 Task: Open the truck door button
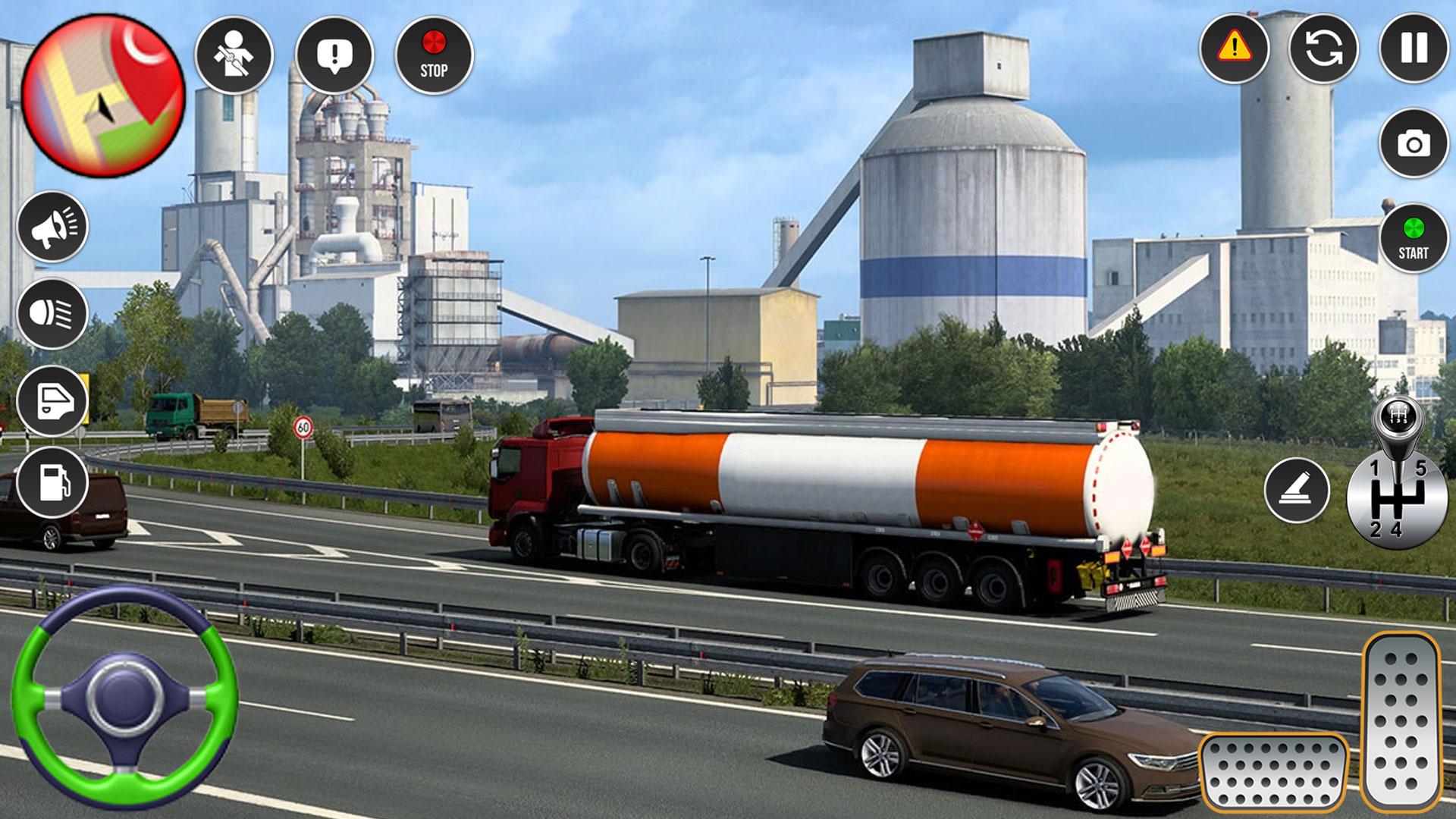[x=52, y=400]
